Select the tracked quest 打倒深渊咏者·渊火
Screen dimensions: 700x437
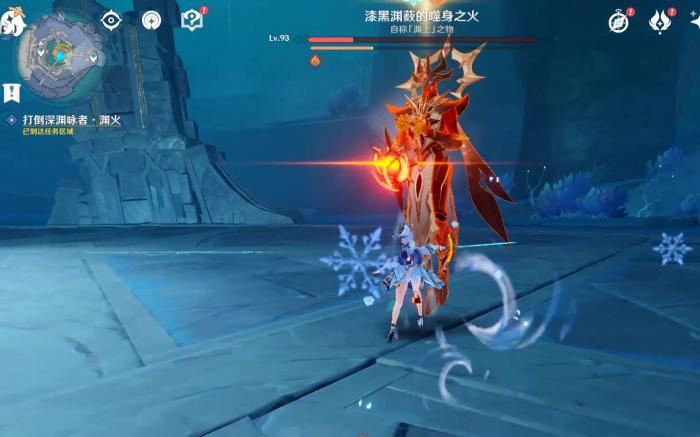coord(68,120)
